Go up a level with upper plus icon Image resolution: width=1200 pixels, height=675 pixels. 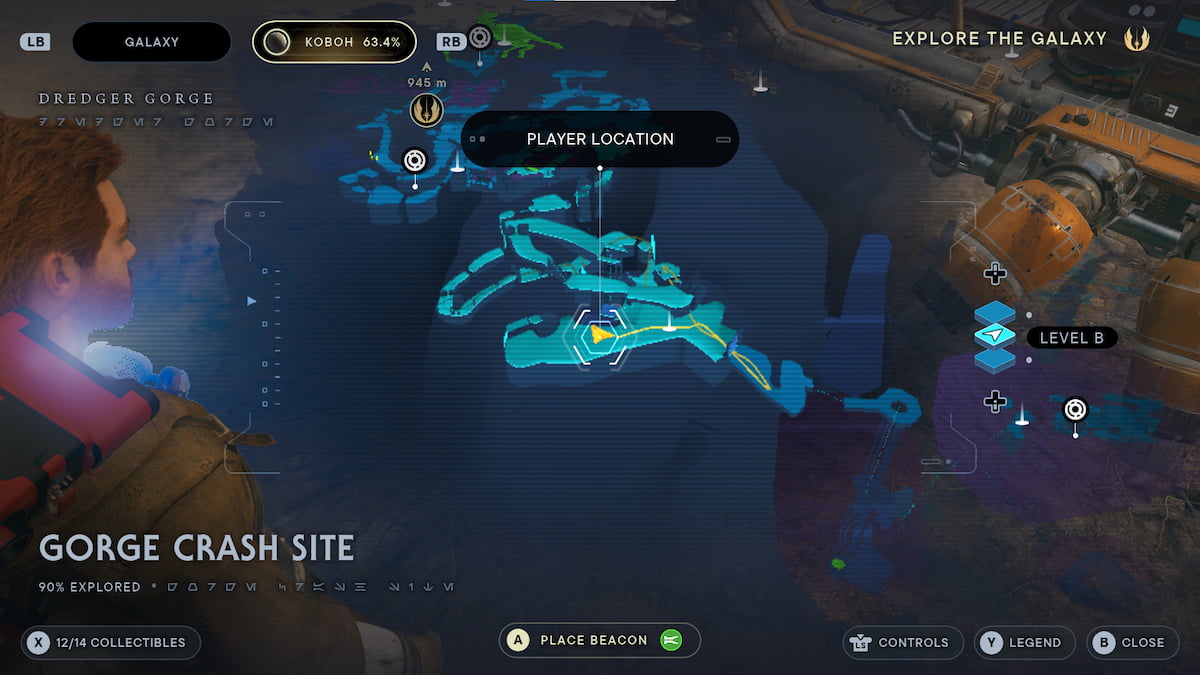[994, 273]
